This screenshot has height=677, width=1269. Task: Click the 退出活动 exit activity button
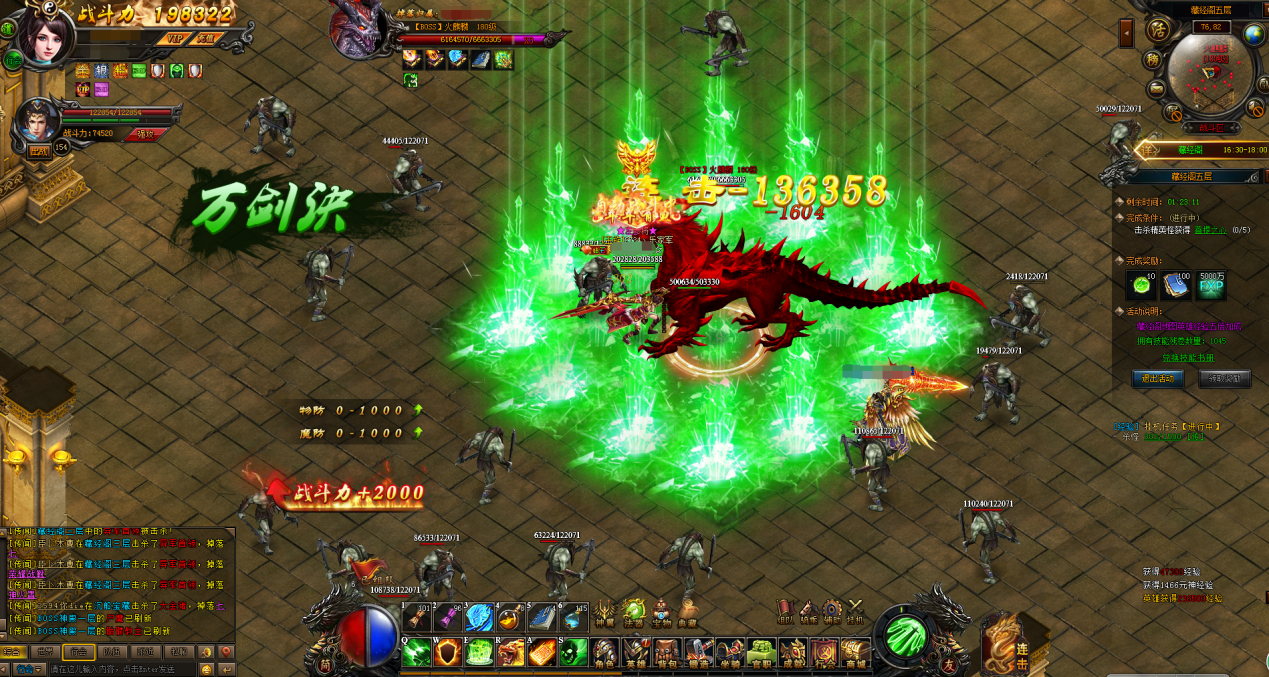click(x=1158, y=378)
